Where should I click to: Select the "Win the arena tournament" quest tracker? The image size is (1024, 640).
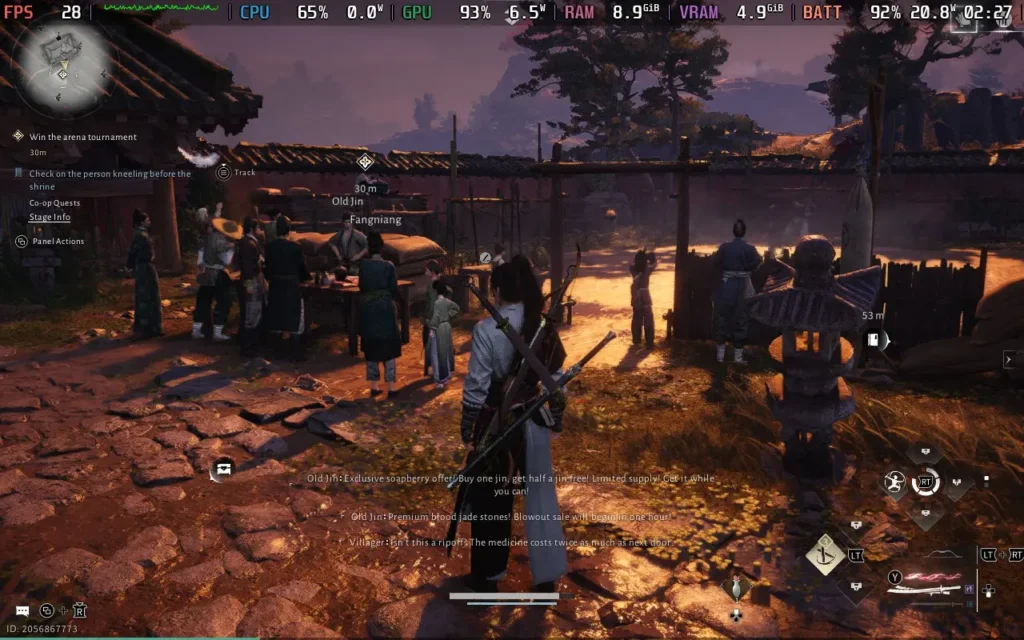pos(83,137)
